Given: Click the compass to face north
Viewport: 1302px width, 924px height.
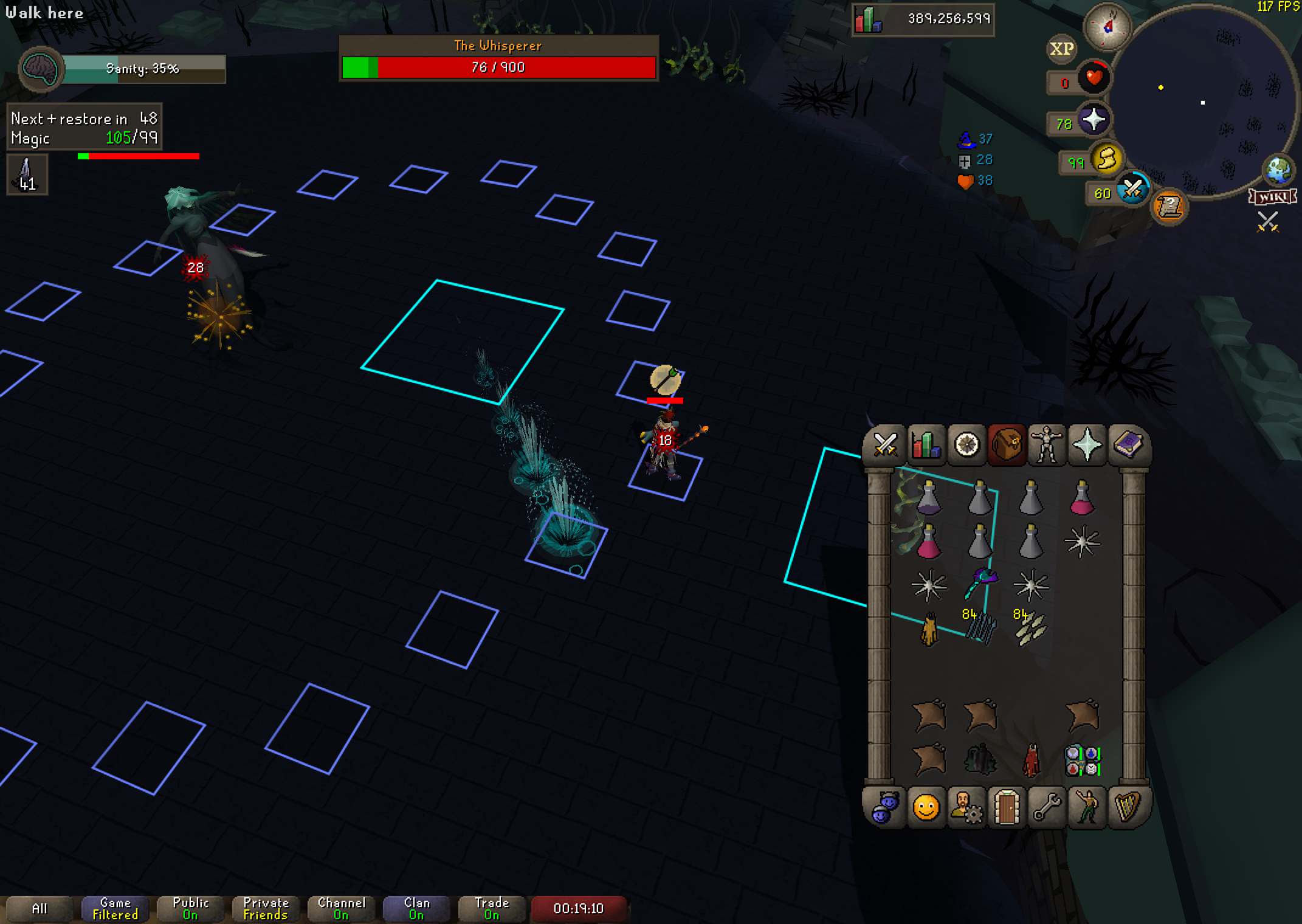Looking at the screenshot, I should (1107, 27).
